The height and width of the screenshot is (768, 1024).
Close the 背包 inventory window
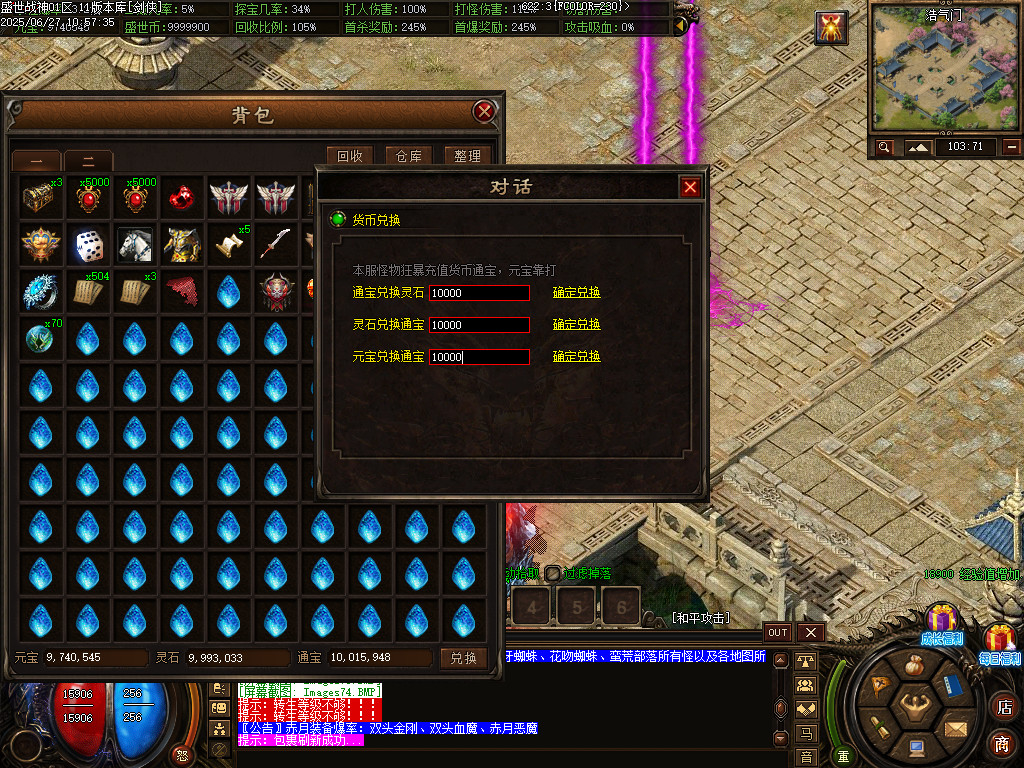pyautogui.click(x=485, y=112)
